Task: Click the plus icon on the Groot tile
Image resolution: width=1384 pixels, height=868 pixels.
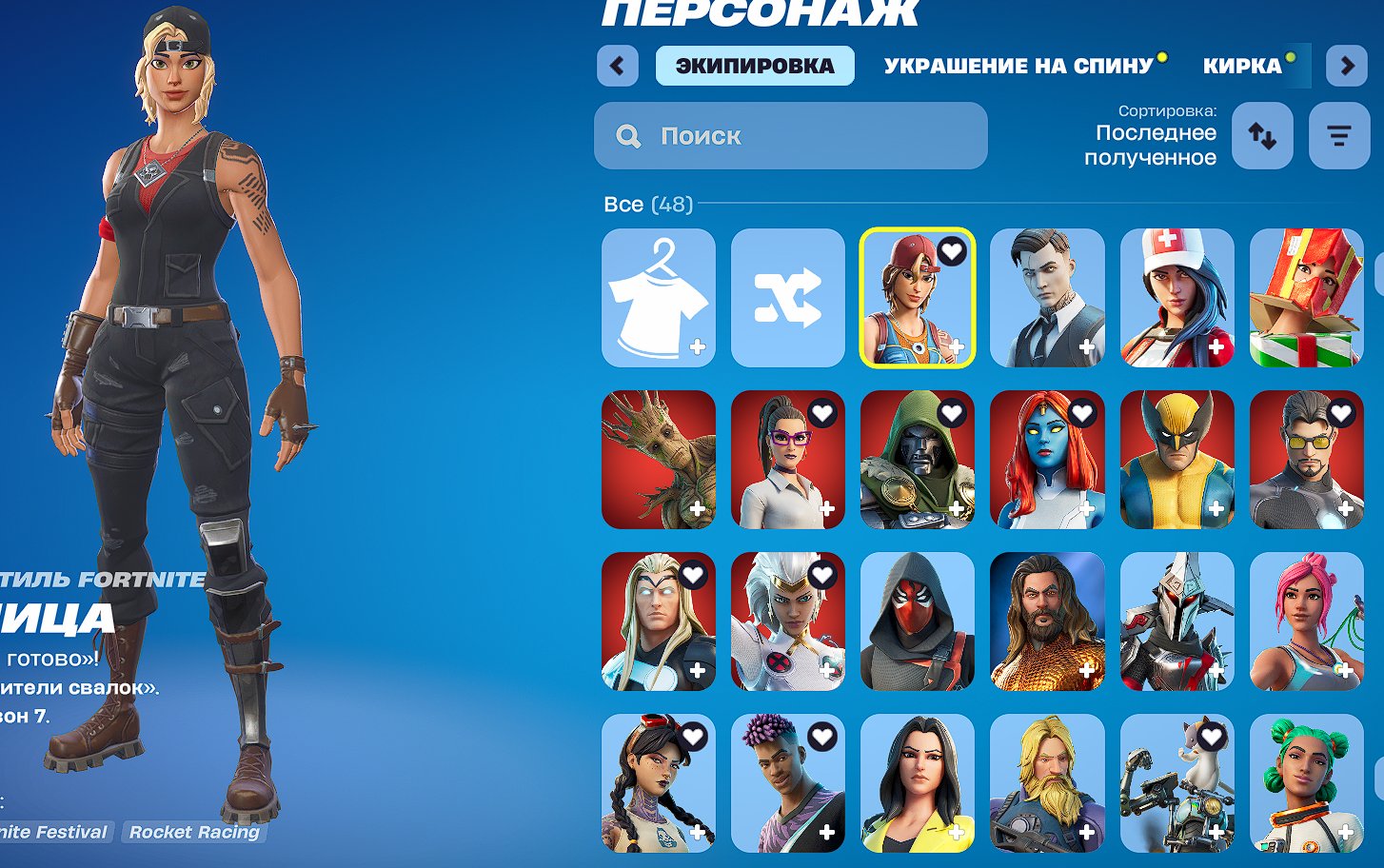Action: click(x=697, y=507)
